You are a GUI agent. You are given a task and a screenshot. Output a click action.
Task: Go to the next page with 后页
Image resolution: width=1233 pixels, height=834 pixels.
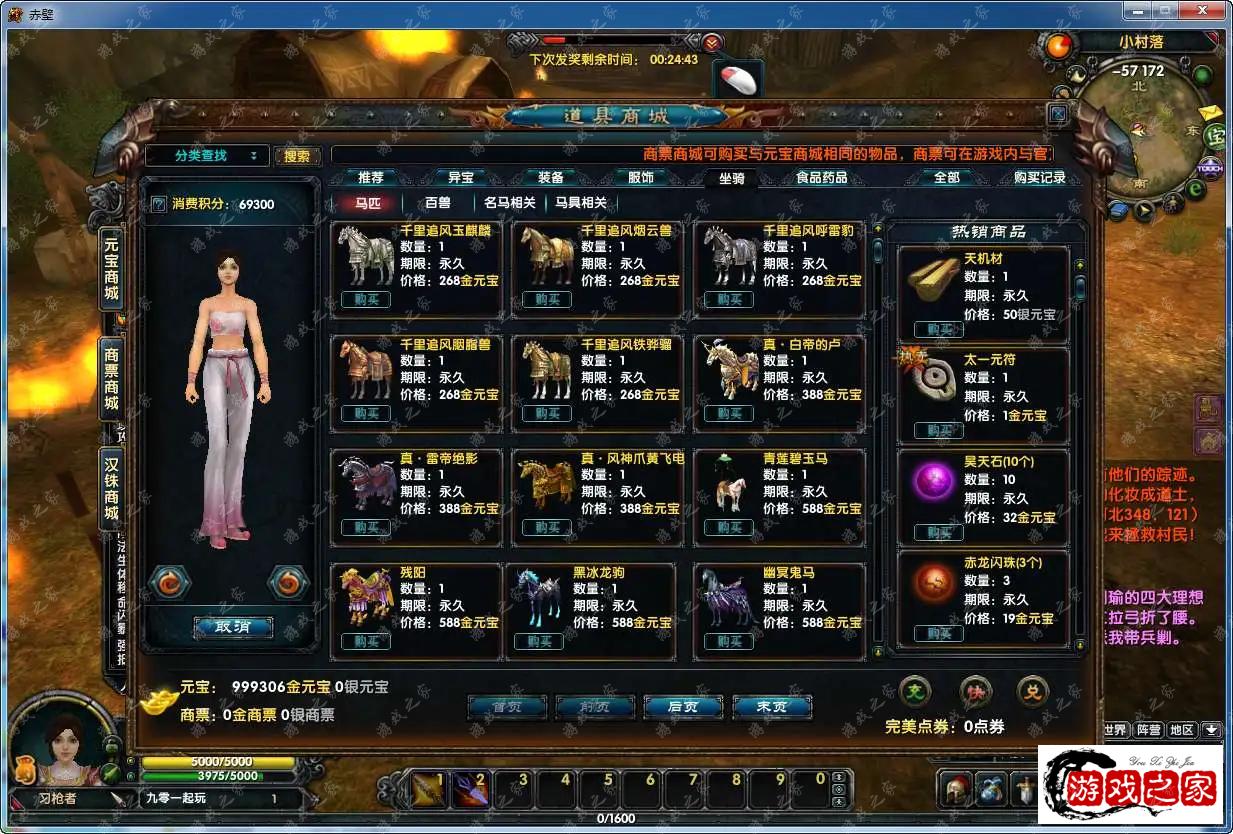[682, 706]
